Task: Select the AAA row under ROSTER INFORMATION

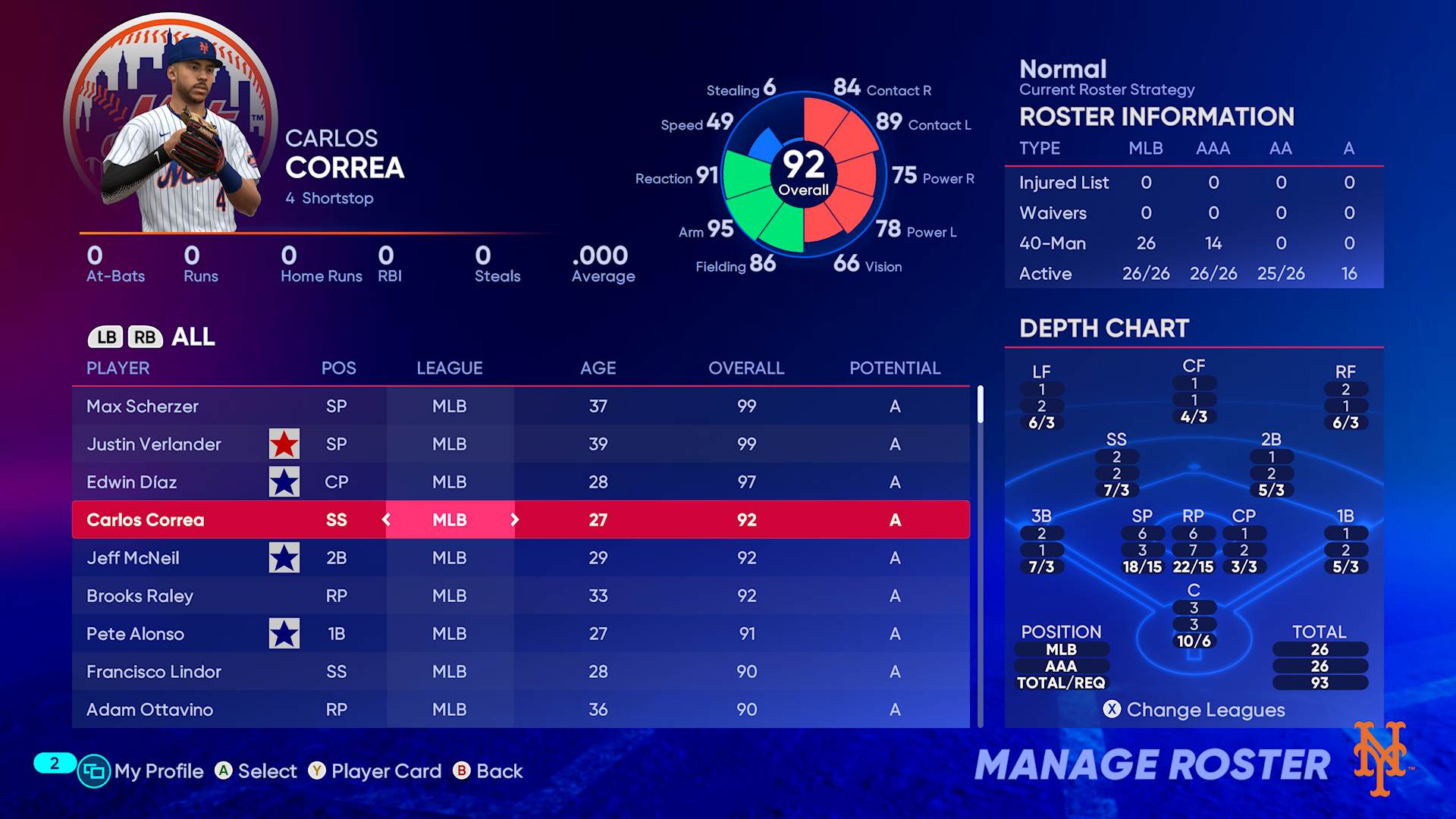Action: (1213, 149)
